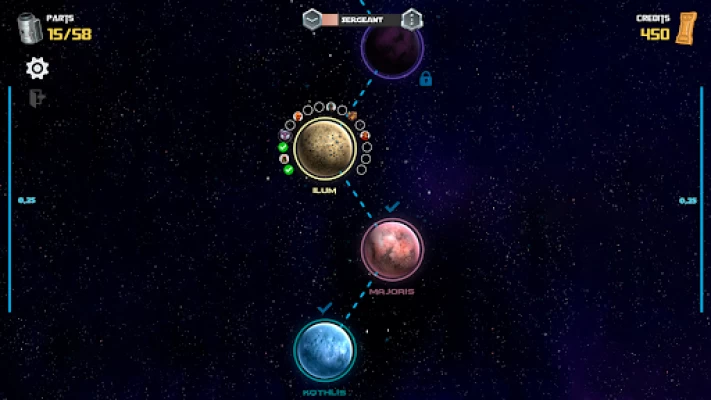
Task: Select the Ilum planet level
Action: [x=324, y=148]
